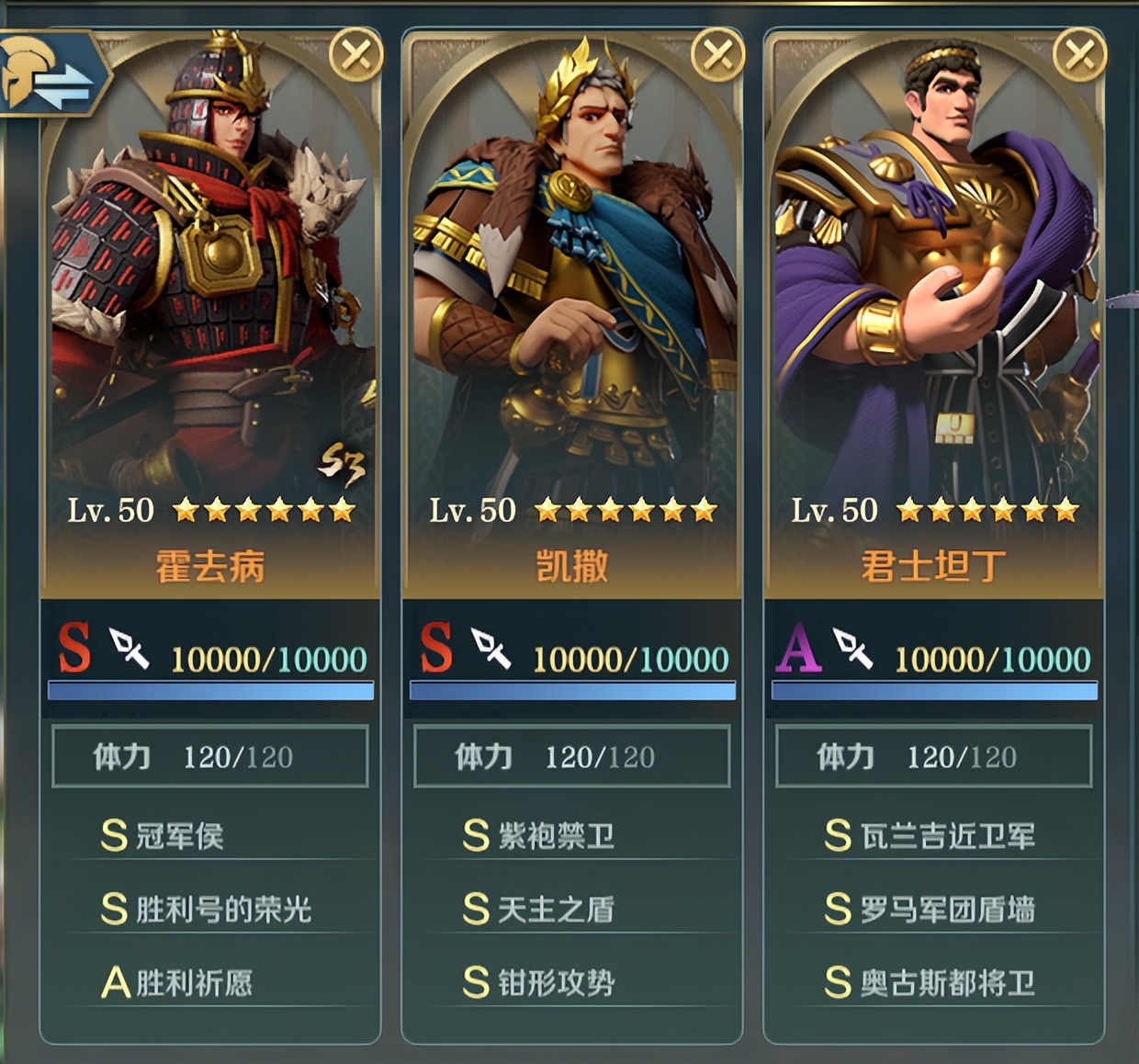The height and width of the screenshot is (1064, 1139).
Task: Remove 霍去病 from the lineup
Action: click(x=355, y=55)
